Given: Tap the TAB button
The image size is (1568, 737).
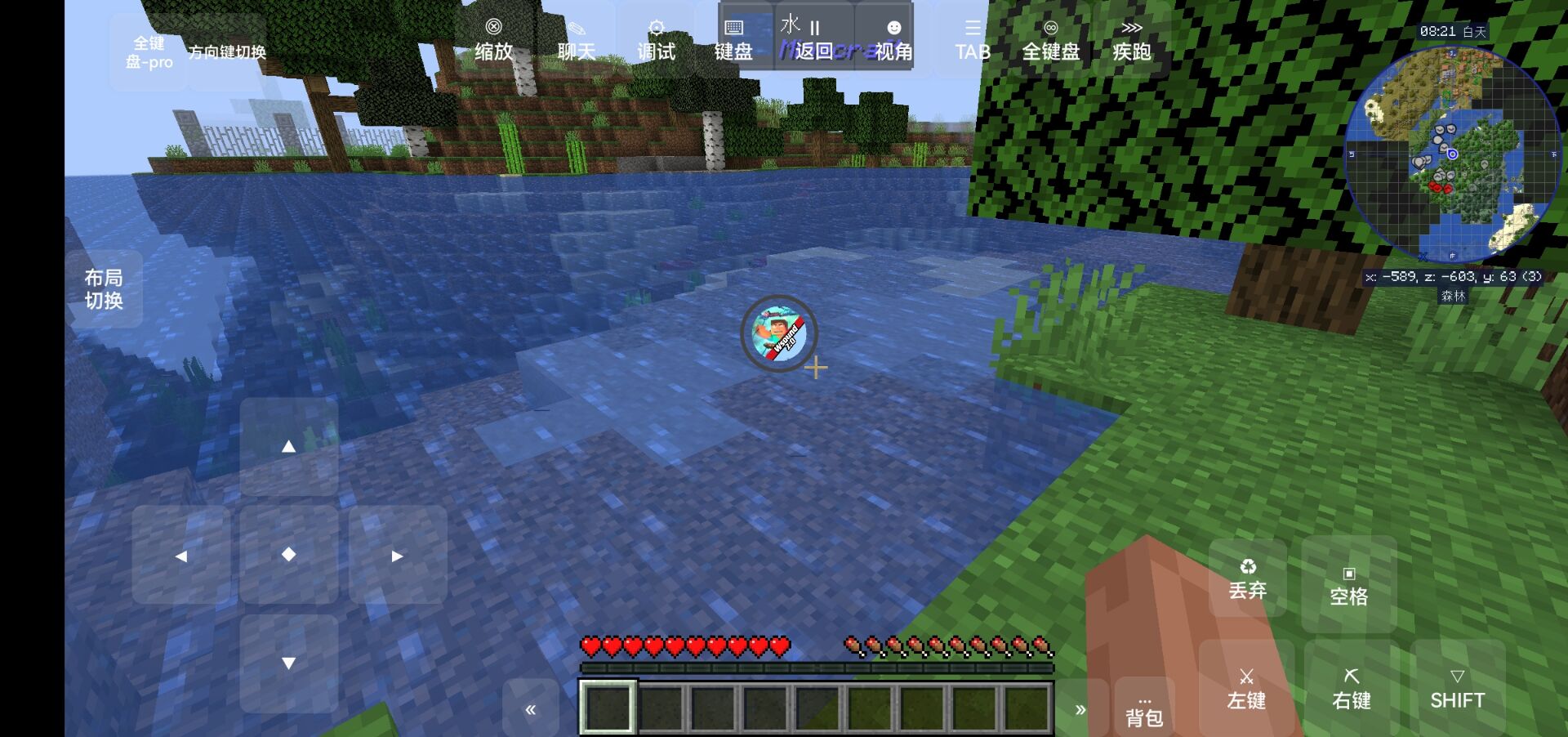Looking at the screenshot, I should 973,40.
